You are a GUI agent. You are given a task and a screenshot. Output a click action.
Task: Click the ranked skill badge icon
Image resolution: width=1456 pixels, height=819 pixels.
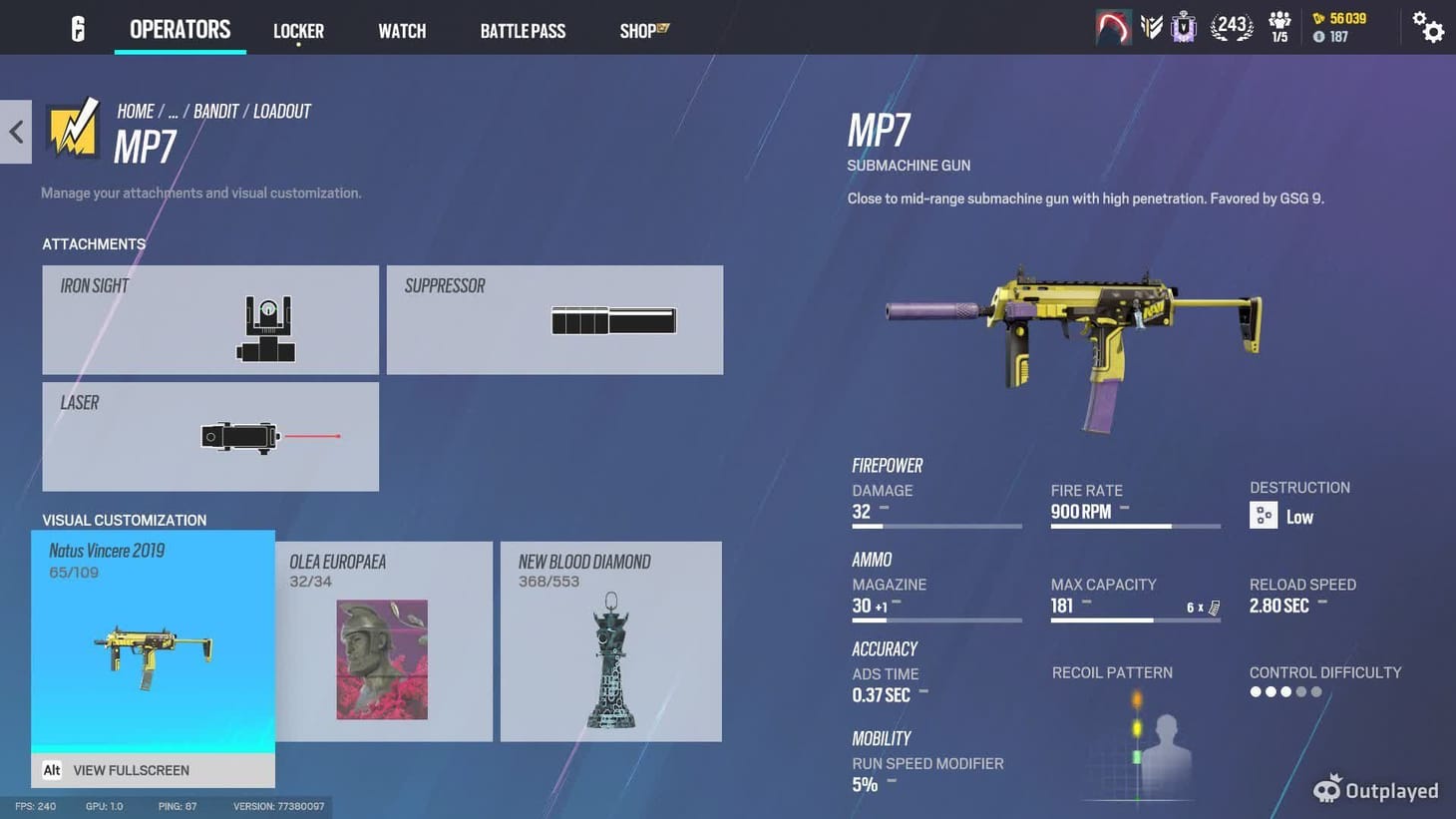point(1153,27)
